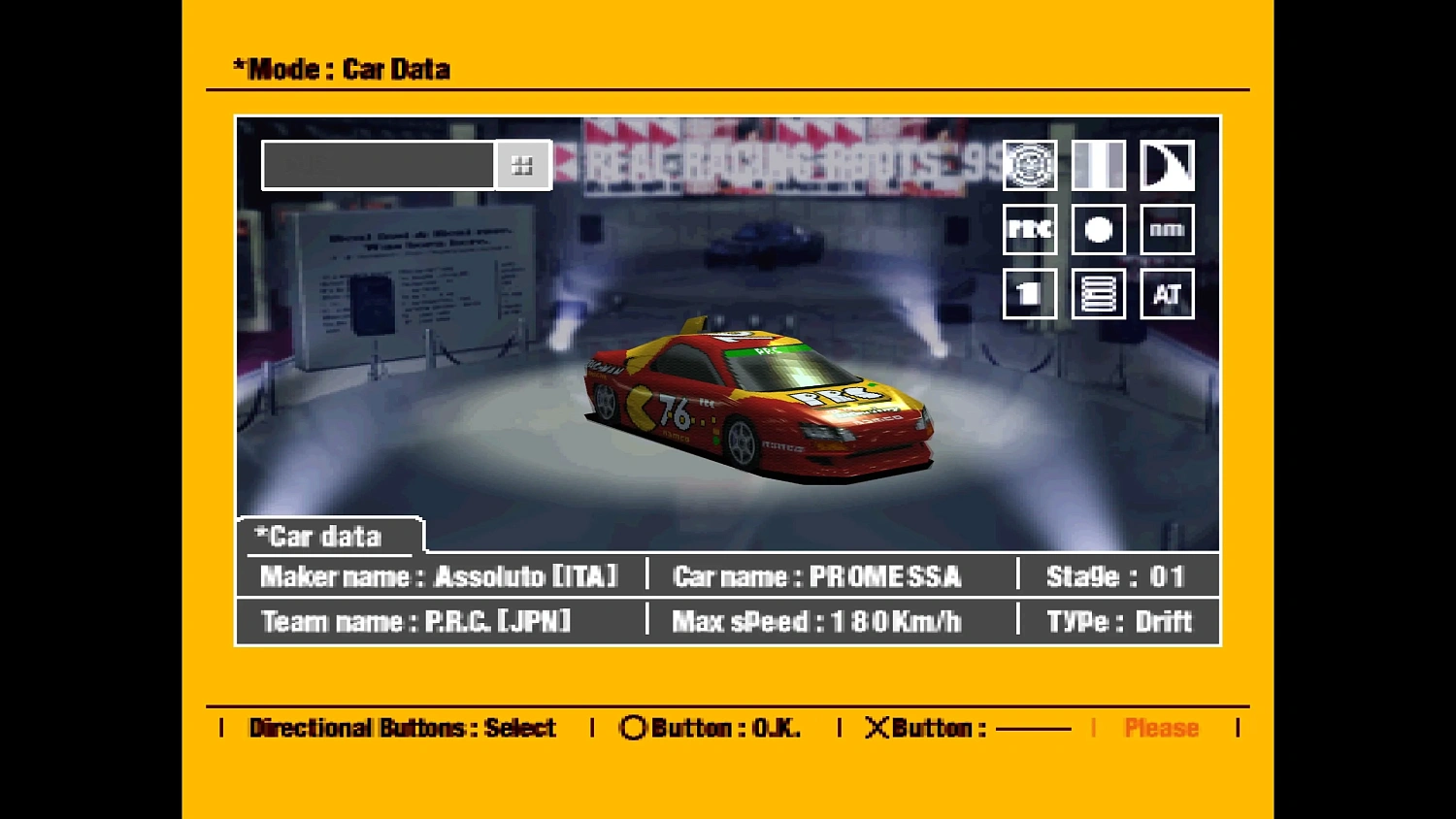
Task: Open the Stage 01 entry
Action: (1114, 575)
